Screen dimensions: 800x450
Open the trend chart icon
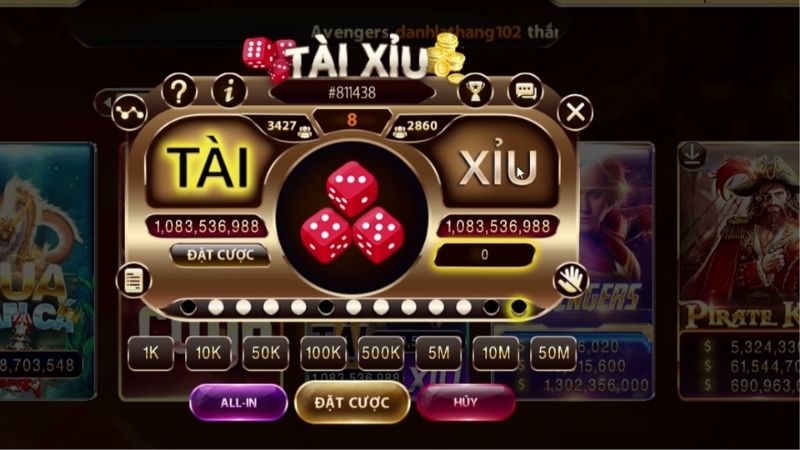[130, 109]
